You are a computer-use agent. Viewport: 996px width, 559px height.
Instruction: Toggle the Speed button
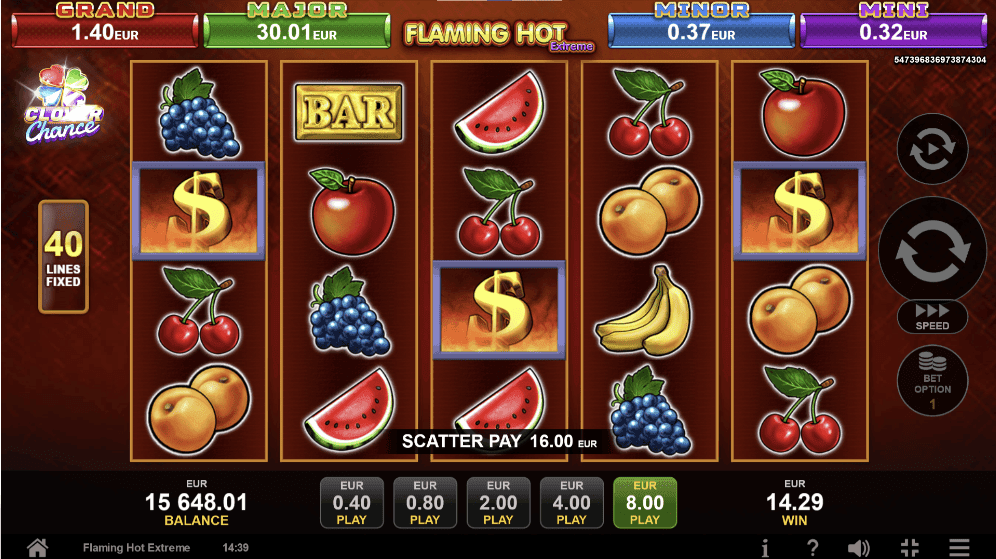click(x=932, y=316)
